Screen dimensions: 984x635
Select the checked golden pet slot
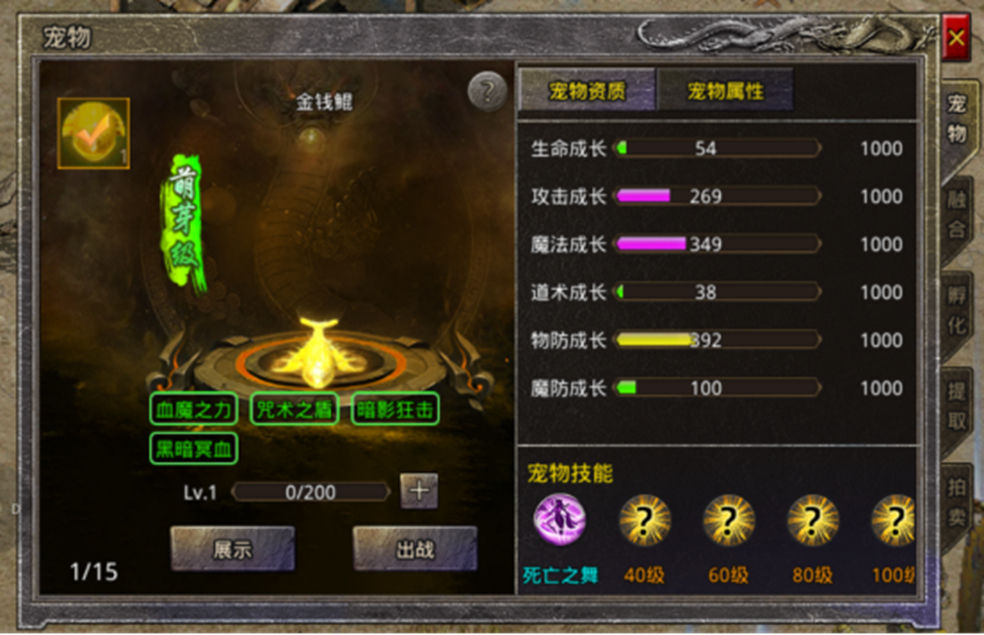(93, 133)
